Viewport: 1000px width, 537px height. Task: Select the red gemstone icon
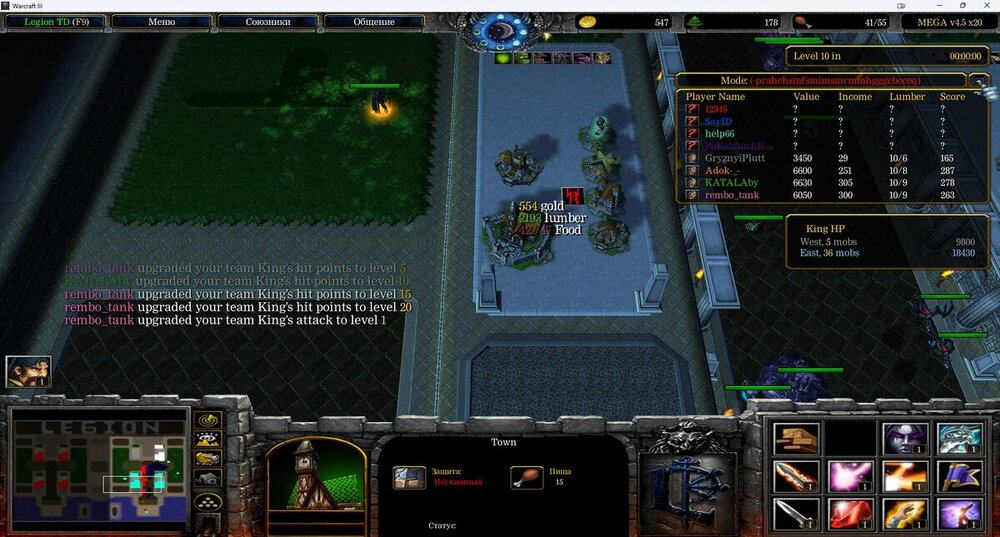tap(848, 514)
